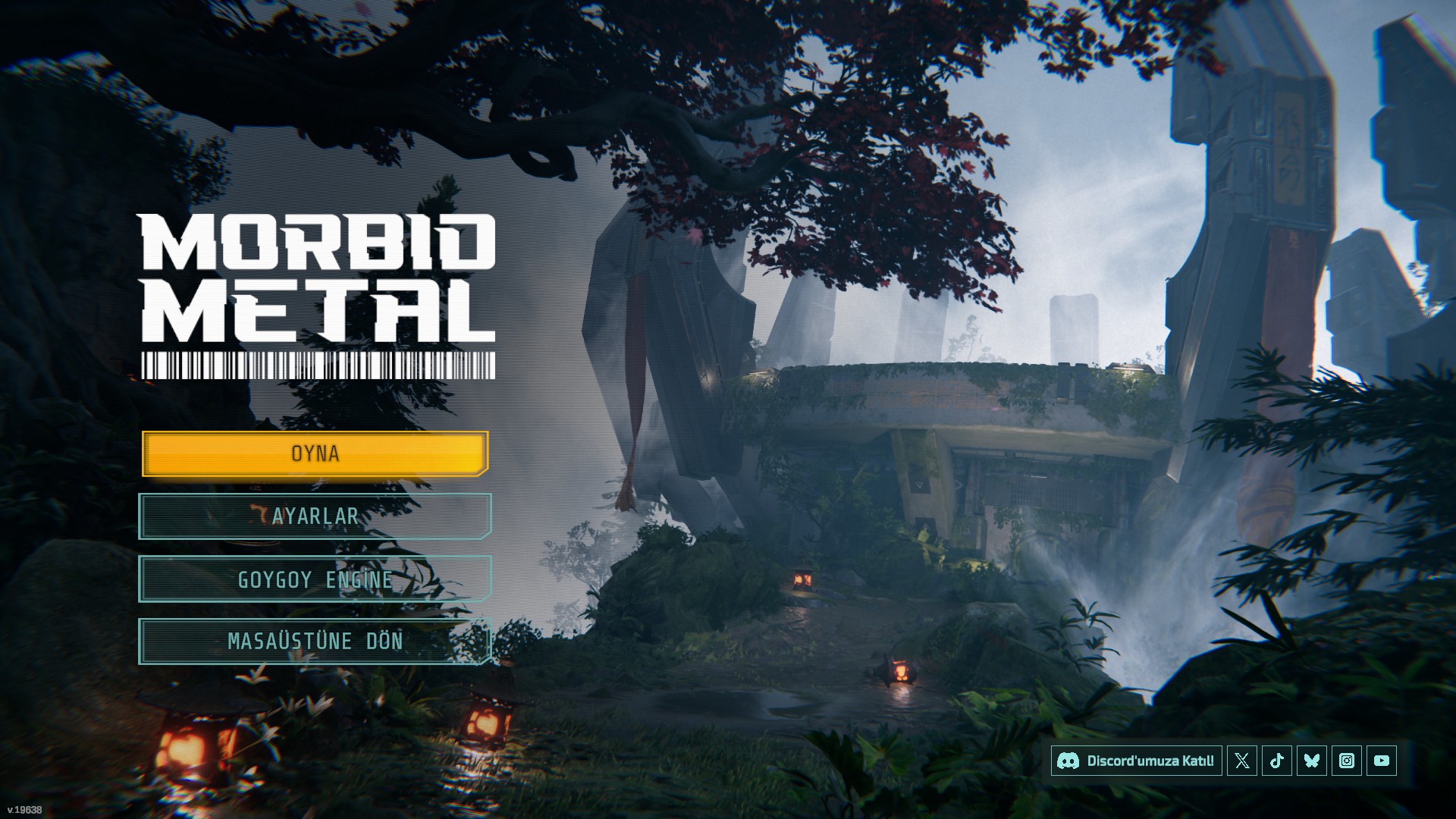Screen dimensions: 1456x819
Task: Visit the TikTok page icon
Action: click(x=1277, y=761)
